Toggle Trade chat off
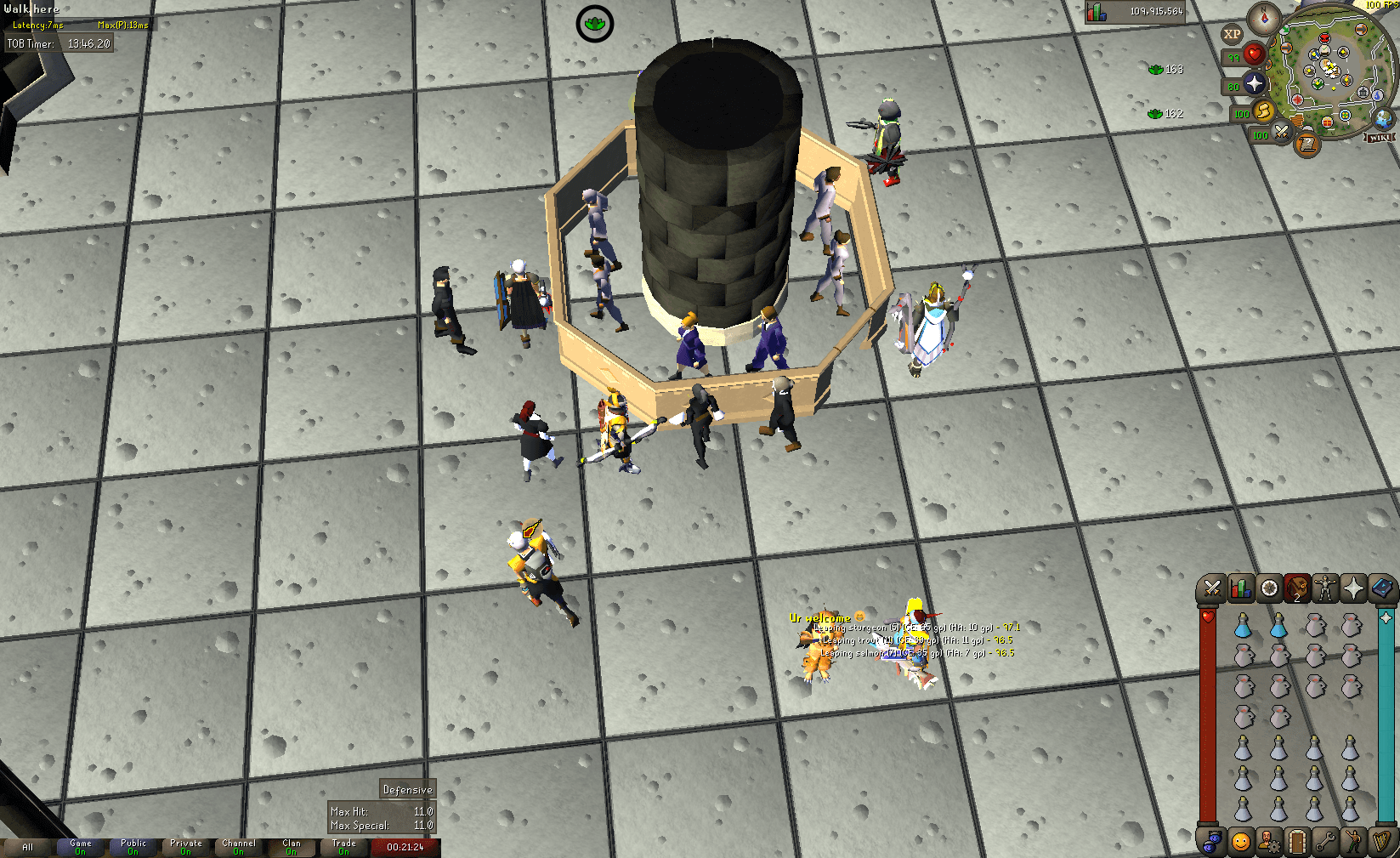 [343, 846]
